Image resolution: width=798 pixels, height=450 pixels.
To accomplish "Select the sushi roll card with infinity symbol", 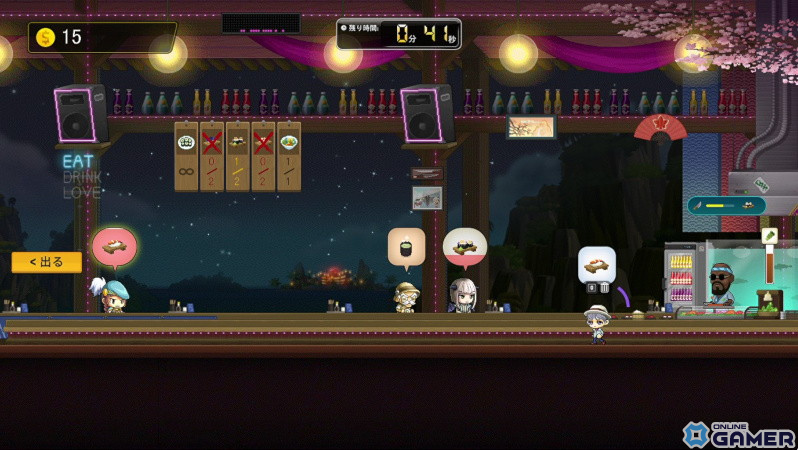I will (x=186, y=155).
